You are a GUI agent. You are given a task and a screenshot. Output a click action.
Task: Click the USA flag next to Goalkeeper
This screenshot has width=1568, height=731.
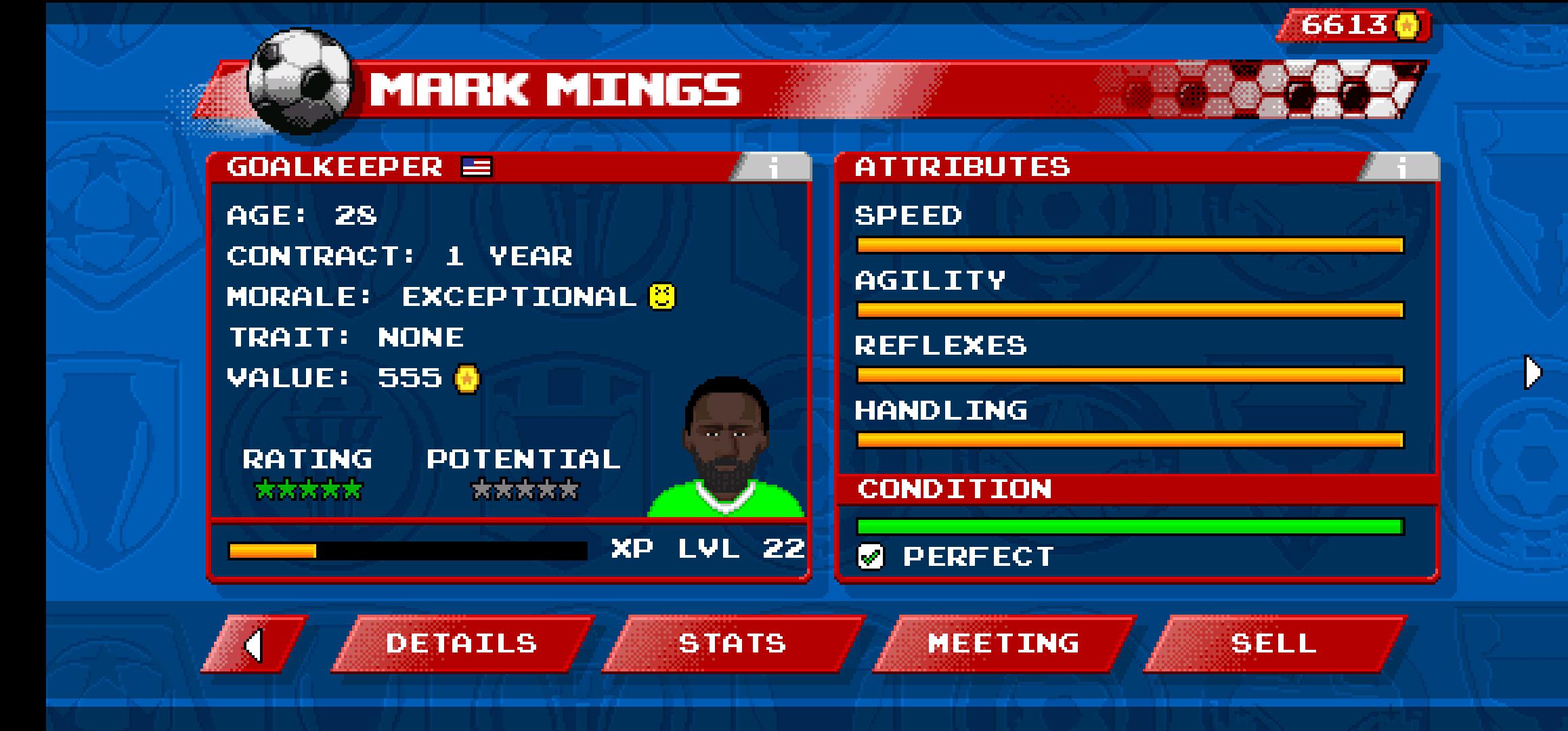pos(475,165)
